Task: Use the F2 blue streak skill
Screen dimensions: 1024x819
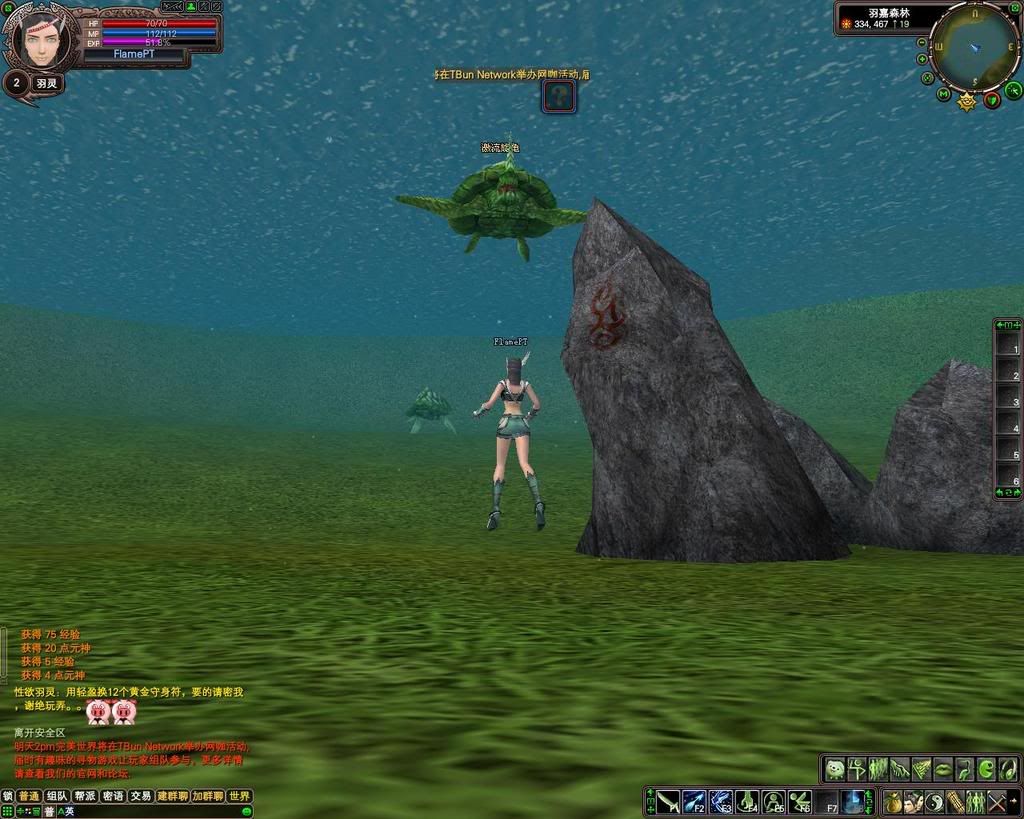Action: [x=694, y=801]
